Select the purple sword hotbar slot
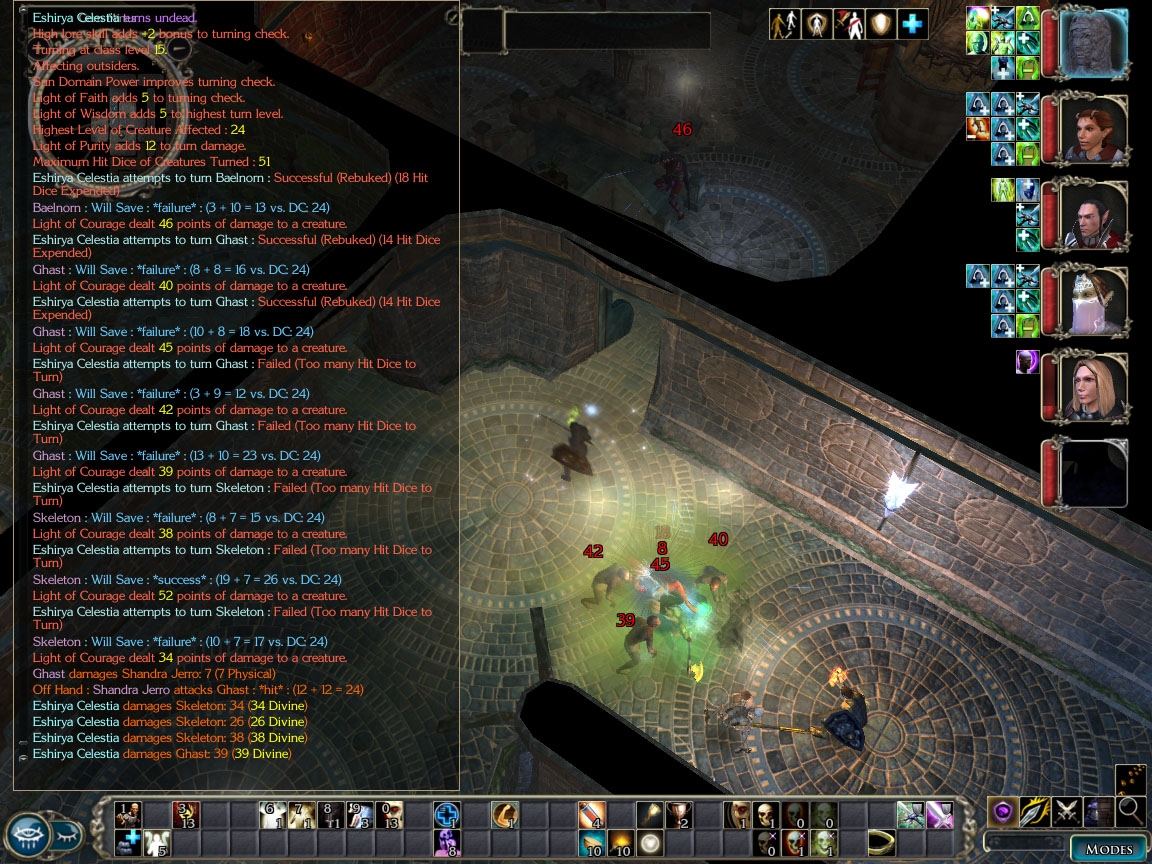This screenshot has height=864, width=1152. coord(939,815)
